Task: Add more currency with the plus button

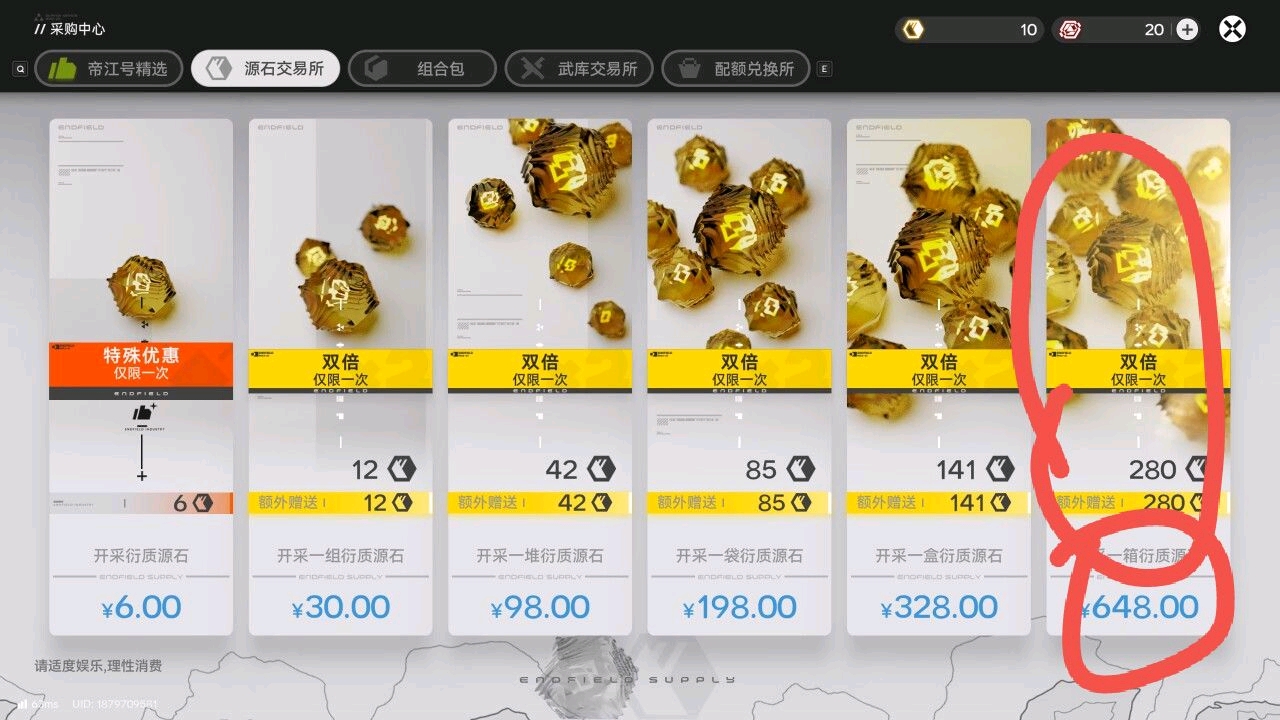Action: [1187, 29]
